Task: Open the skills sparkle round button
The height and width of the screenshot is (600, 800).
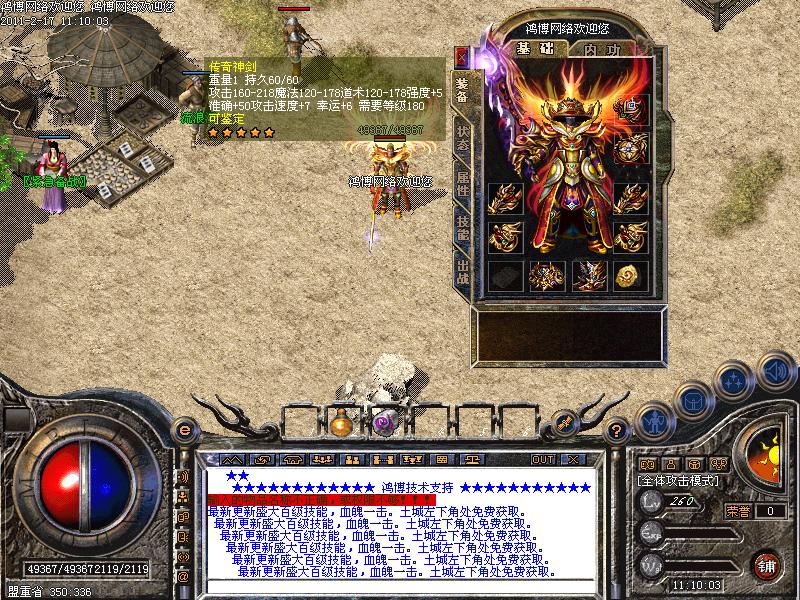Action: [x=734, y=380]
